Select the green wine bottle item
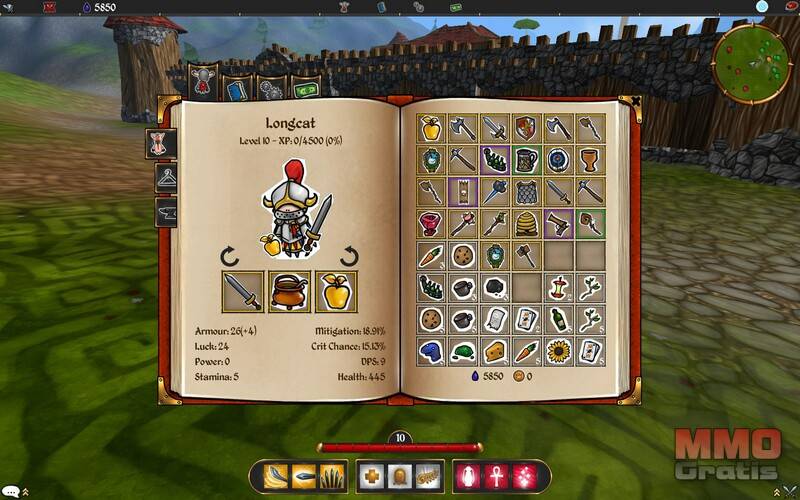Screen dimensions: 800x500 [558, 319]
